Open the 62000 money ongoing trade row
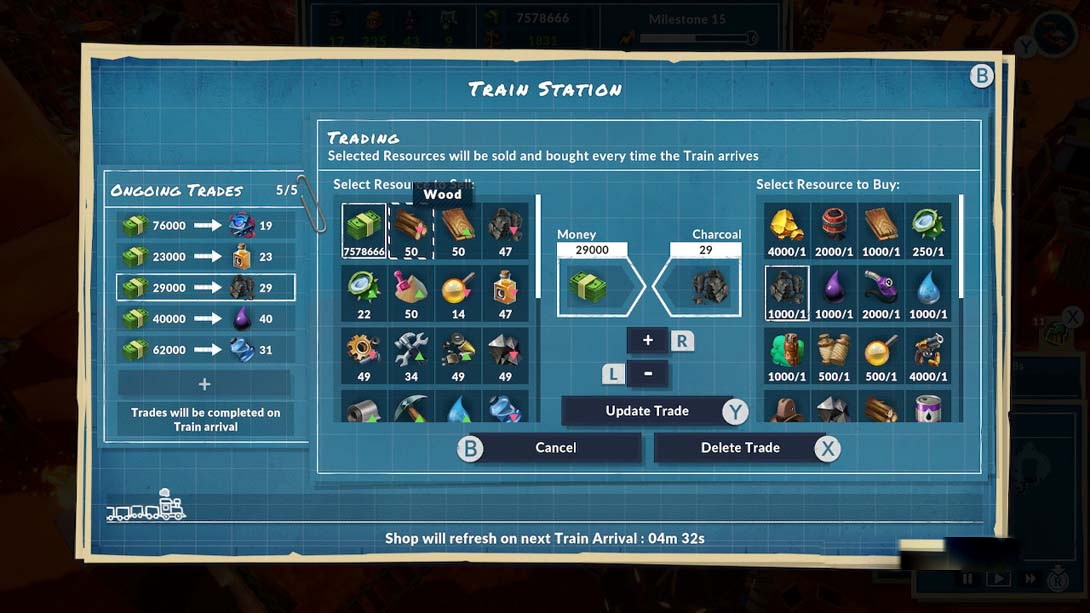The image size is (1090, 613). pyautogui.click(x=205, y=350)
